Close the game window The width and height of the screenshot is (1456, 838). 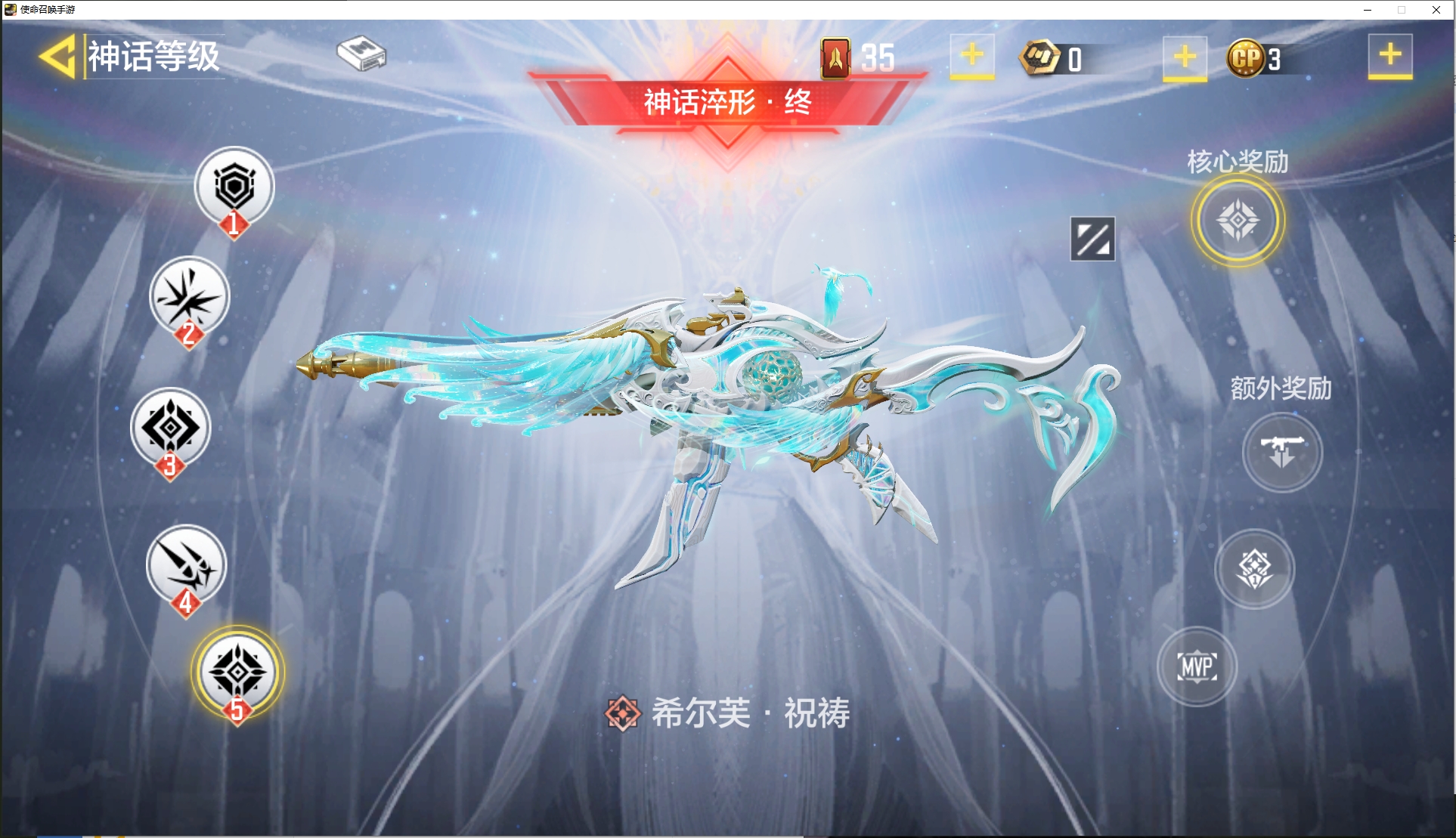[1436, 10]
